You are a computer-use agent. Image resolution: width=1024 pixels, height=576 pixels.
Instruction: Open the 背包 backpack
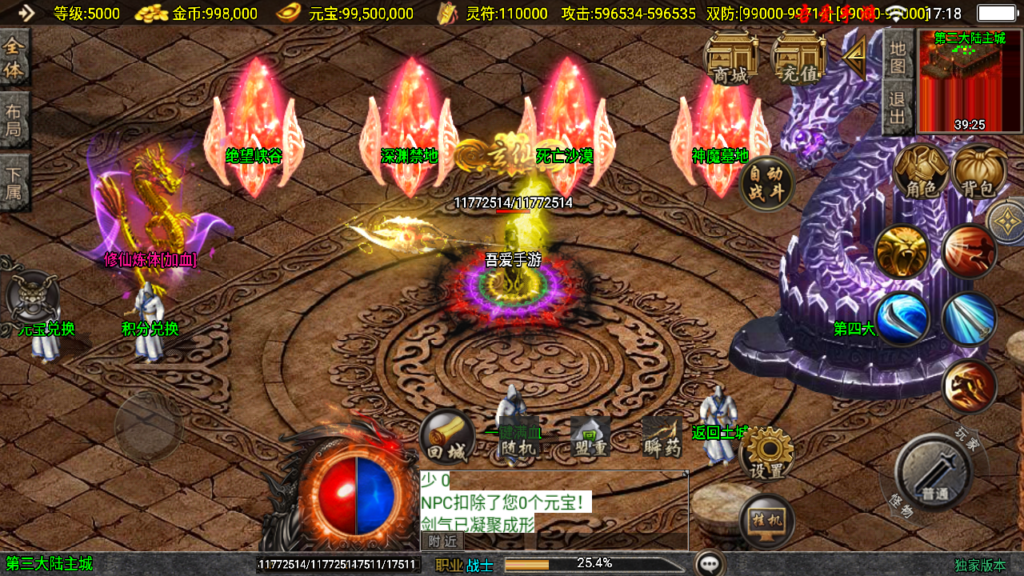click(978, 171)
